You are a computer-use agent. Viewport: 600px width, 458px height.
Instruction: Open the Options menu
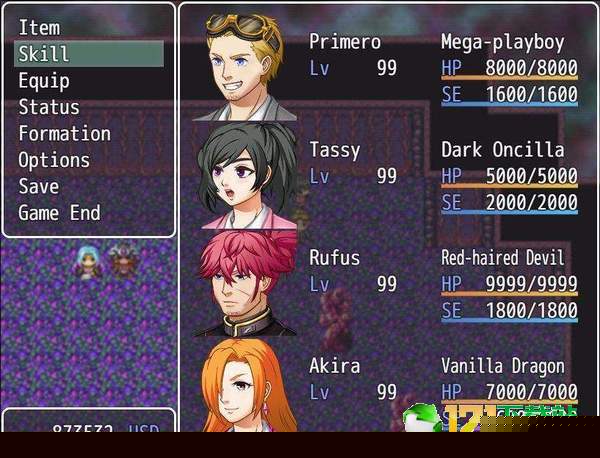[x=54, y=160]
